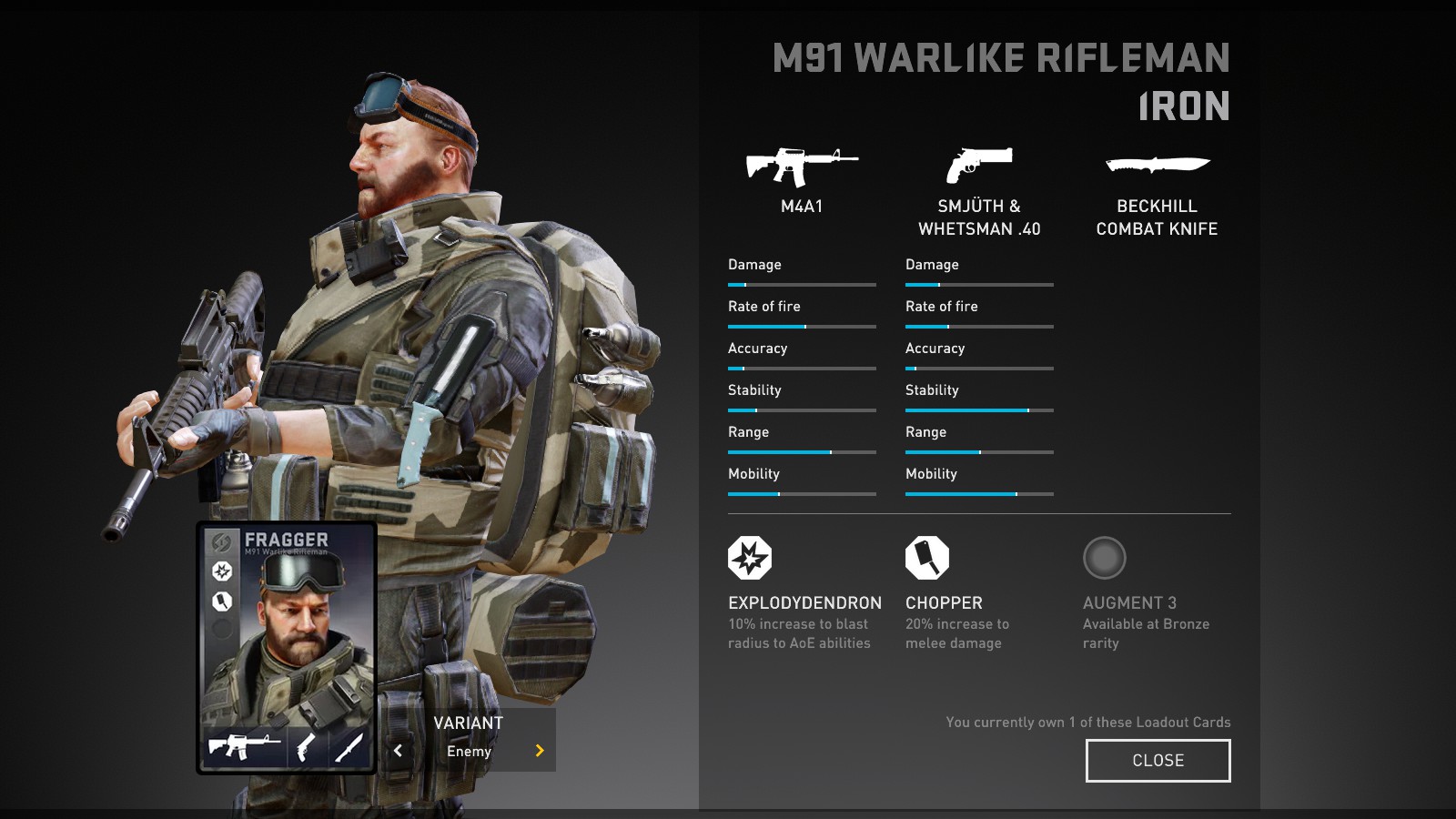Close the loadout card details
The width and height of the screenshot is (1456, 819).
click(x=1158, y=761)
